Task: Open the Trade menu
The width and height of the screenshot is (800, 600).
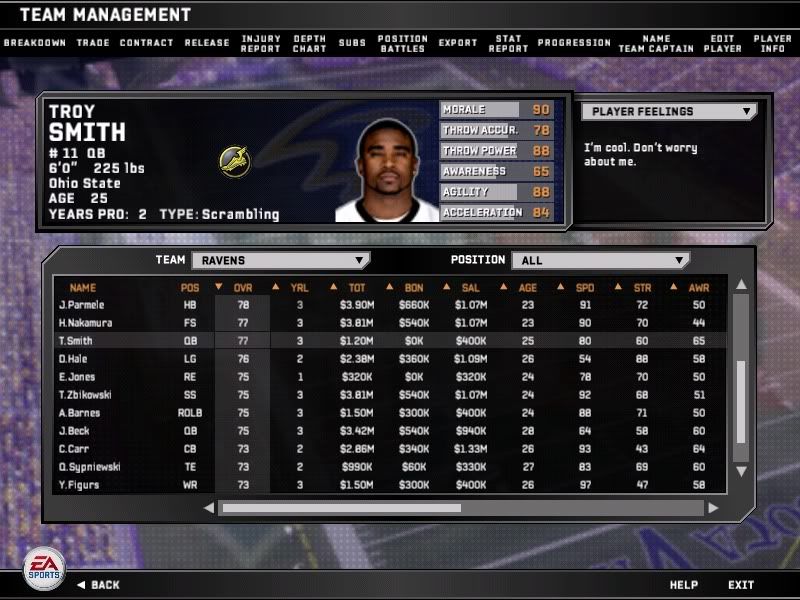Action: tap(93, 43)
